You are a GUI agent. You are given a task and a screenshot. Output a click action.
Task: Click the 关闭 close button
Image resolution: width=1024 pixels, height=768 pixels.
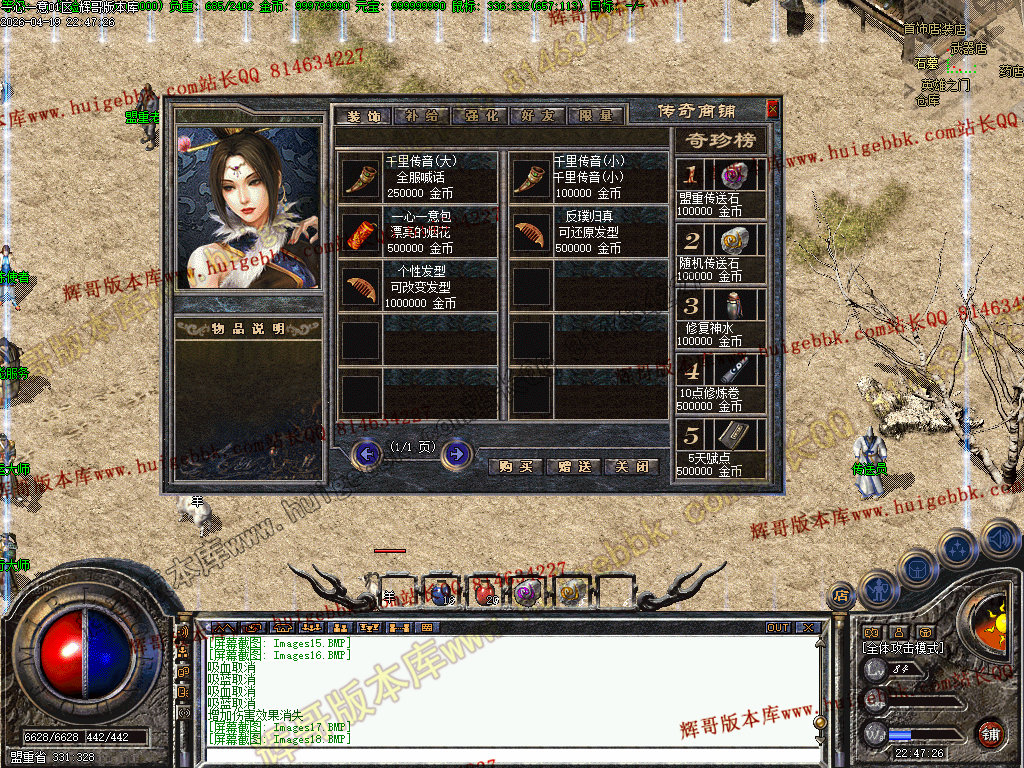click(633, 467)
